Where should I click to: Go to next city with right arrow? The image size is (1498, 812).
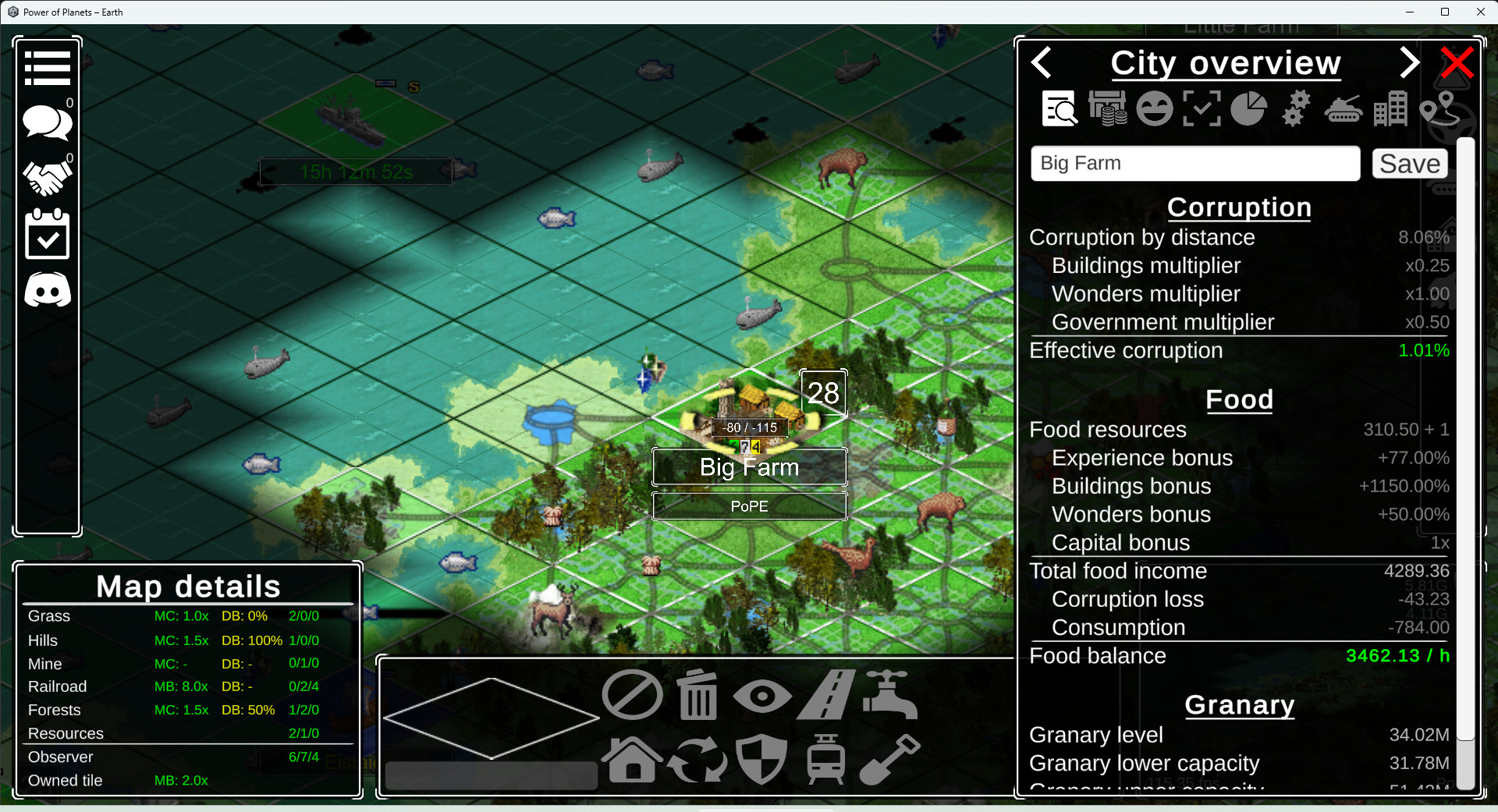pyautogui.click(x=1408, y=62)
